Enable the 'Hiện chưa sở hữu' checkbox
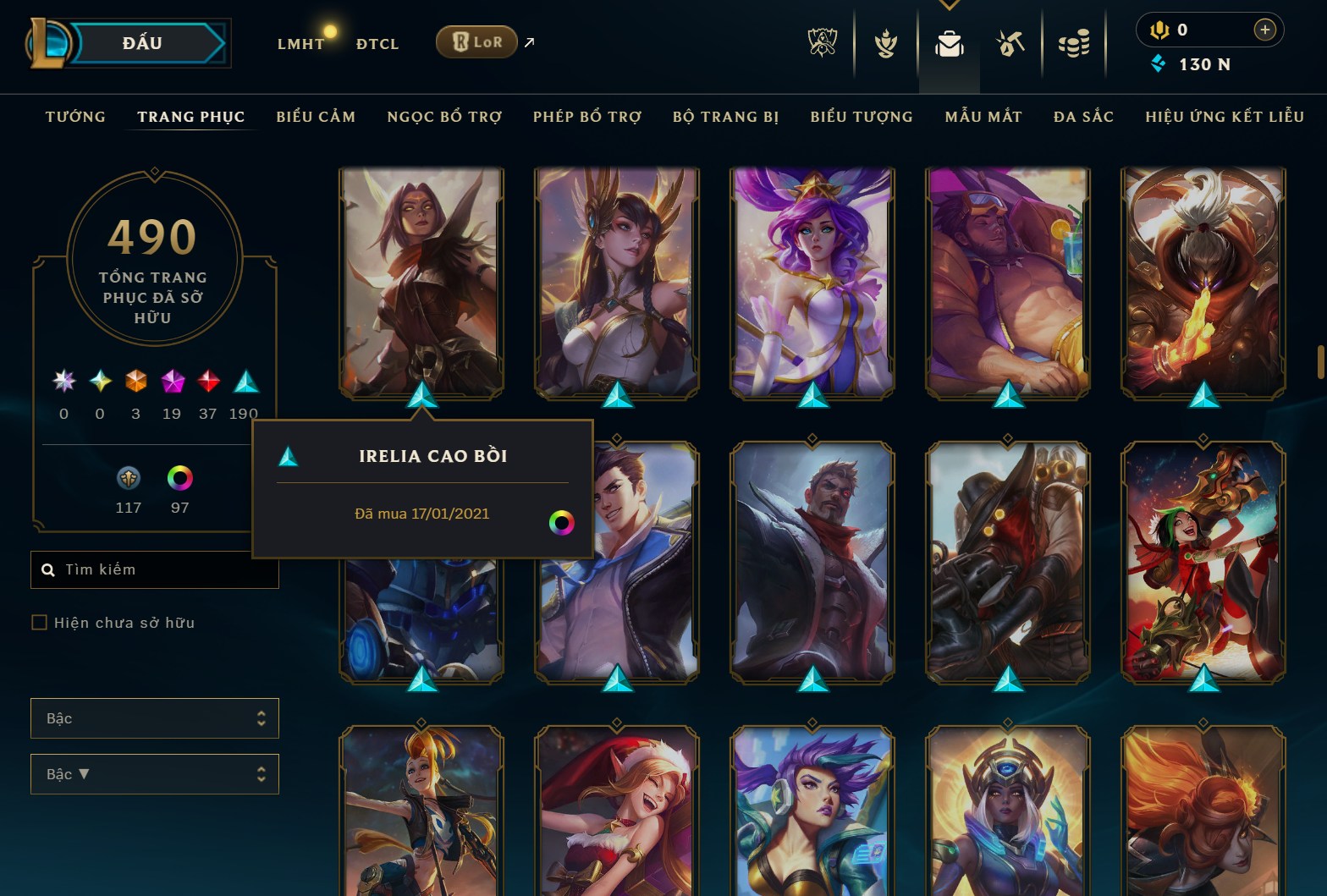The width and height of the screenshot is (1327, 896). pos(40,622)
